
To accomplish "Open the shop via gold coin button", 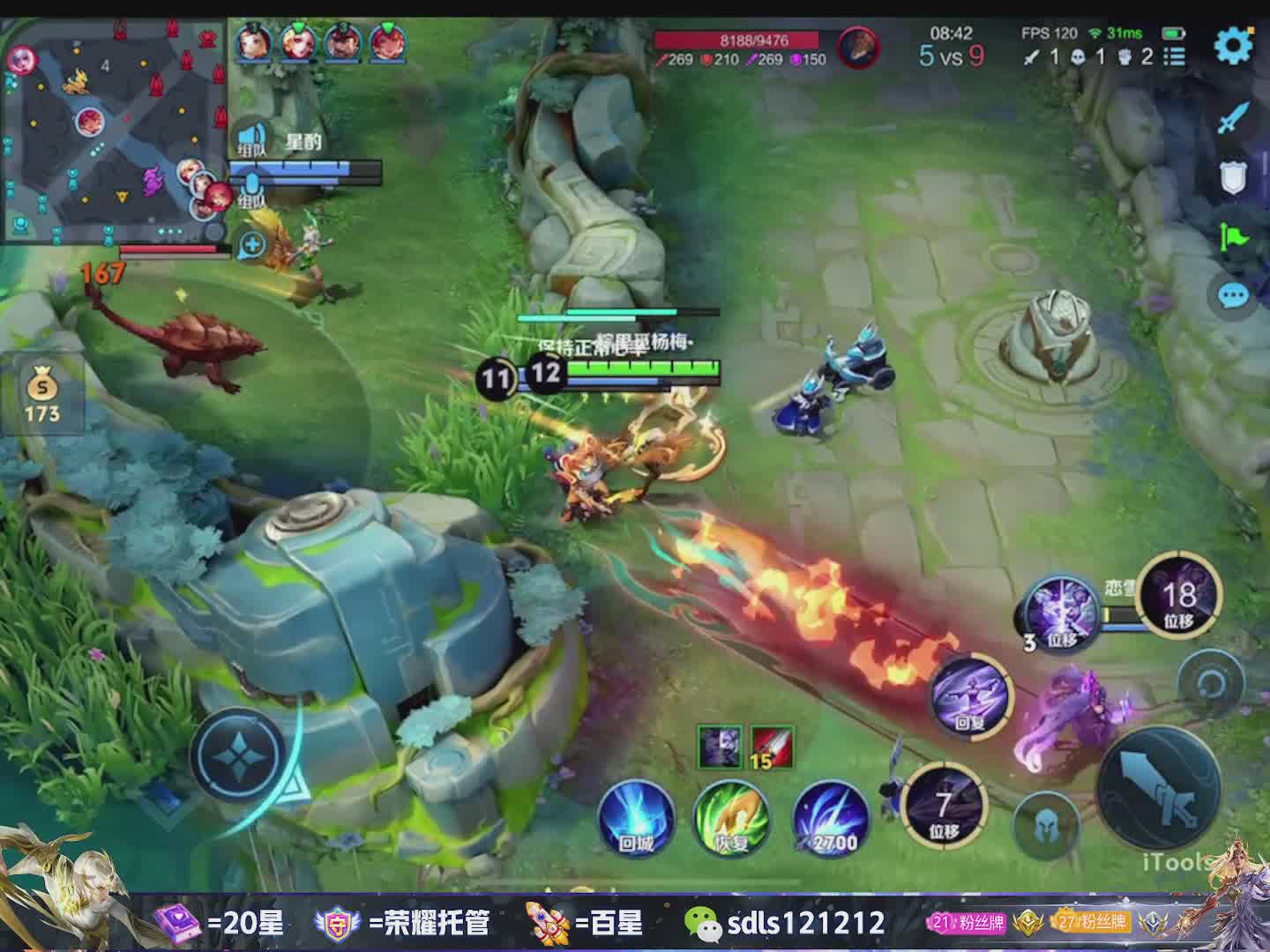I will tap(41, 395).
